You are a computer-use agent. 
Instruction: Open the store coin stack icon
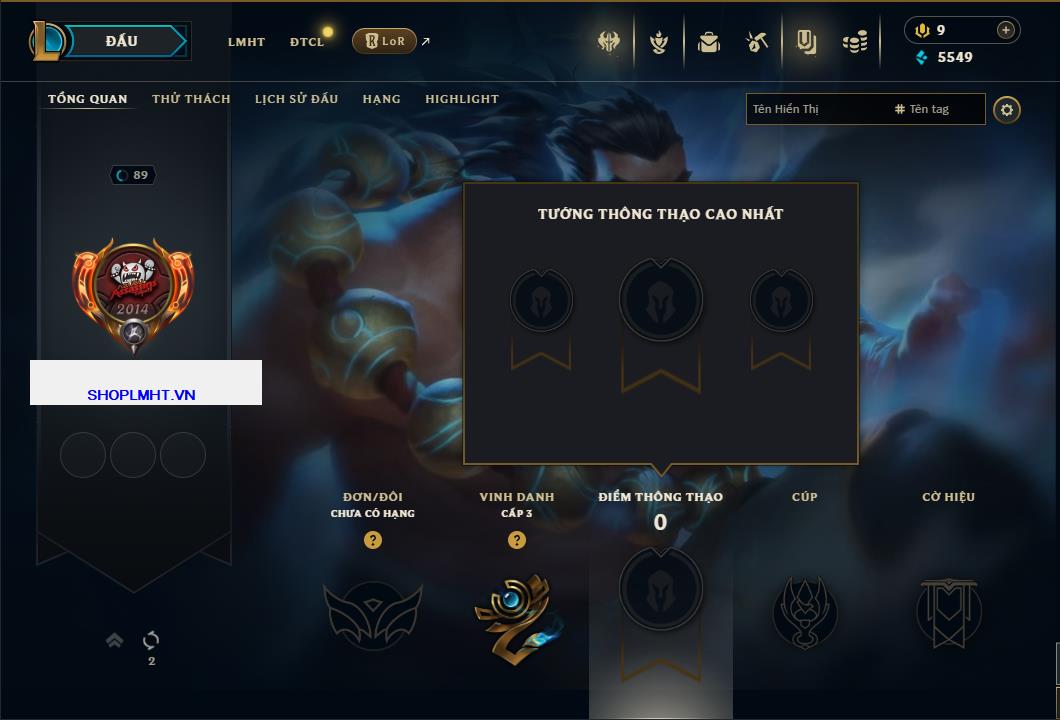855,42
